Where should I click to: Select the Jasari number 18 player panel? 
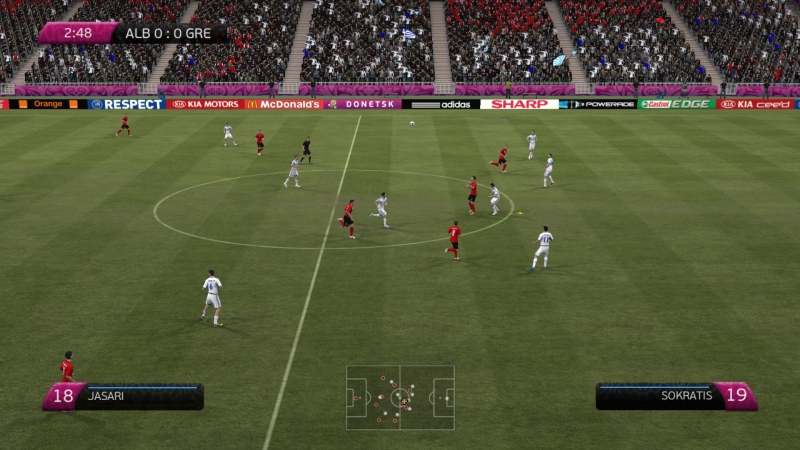(x=123, y=396)
